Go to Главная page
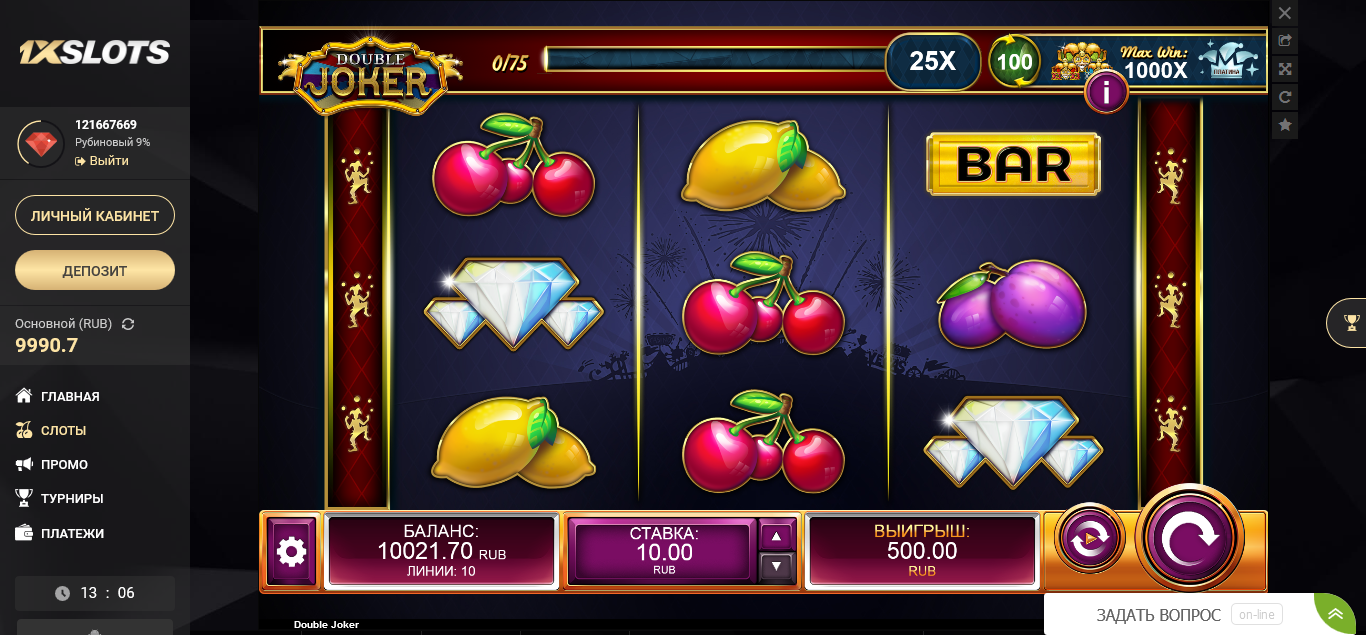Viewport: 1366px width, 635px height. coord(70,396)
